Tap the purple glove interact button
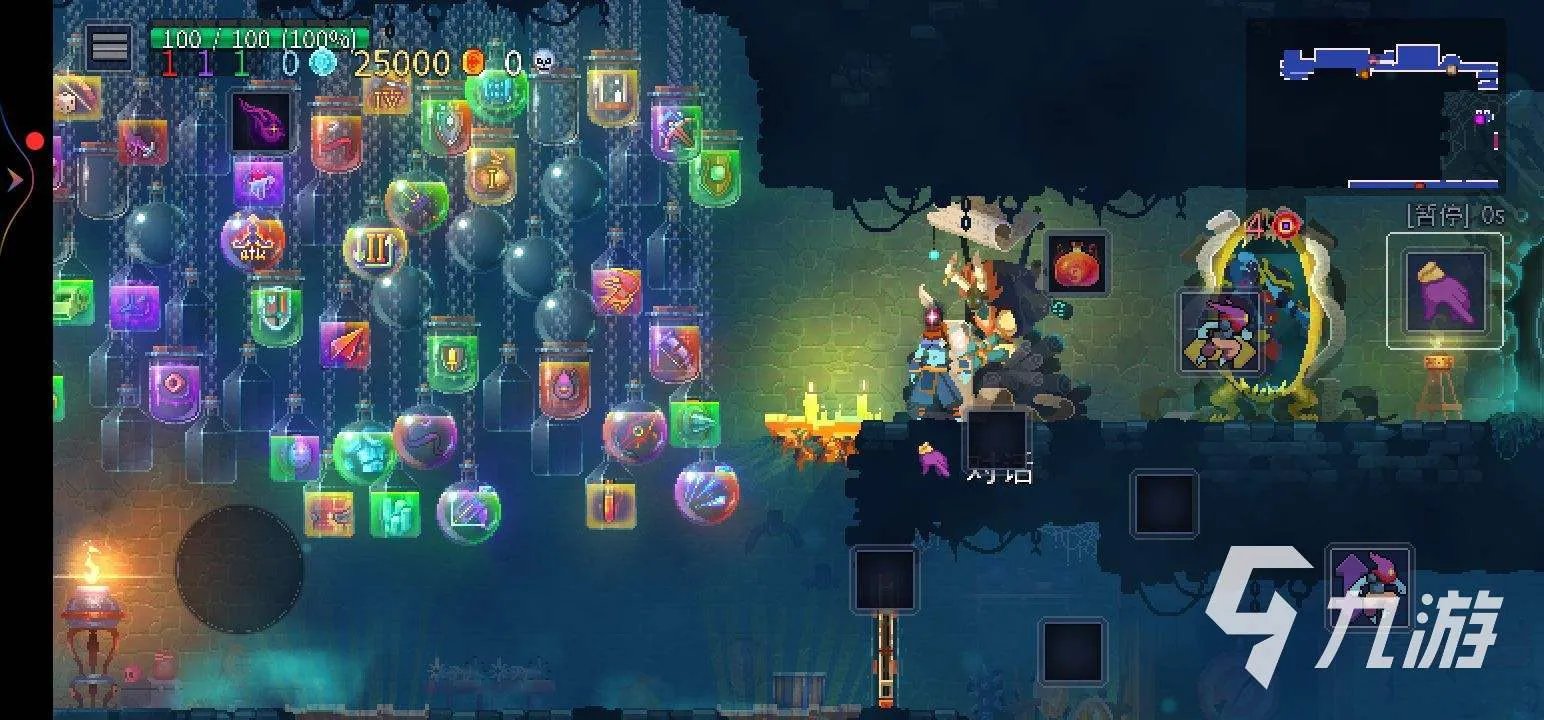1544x720 pixels. click(1444, 290)
